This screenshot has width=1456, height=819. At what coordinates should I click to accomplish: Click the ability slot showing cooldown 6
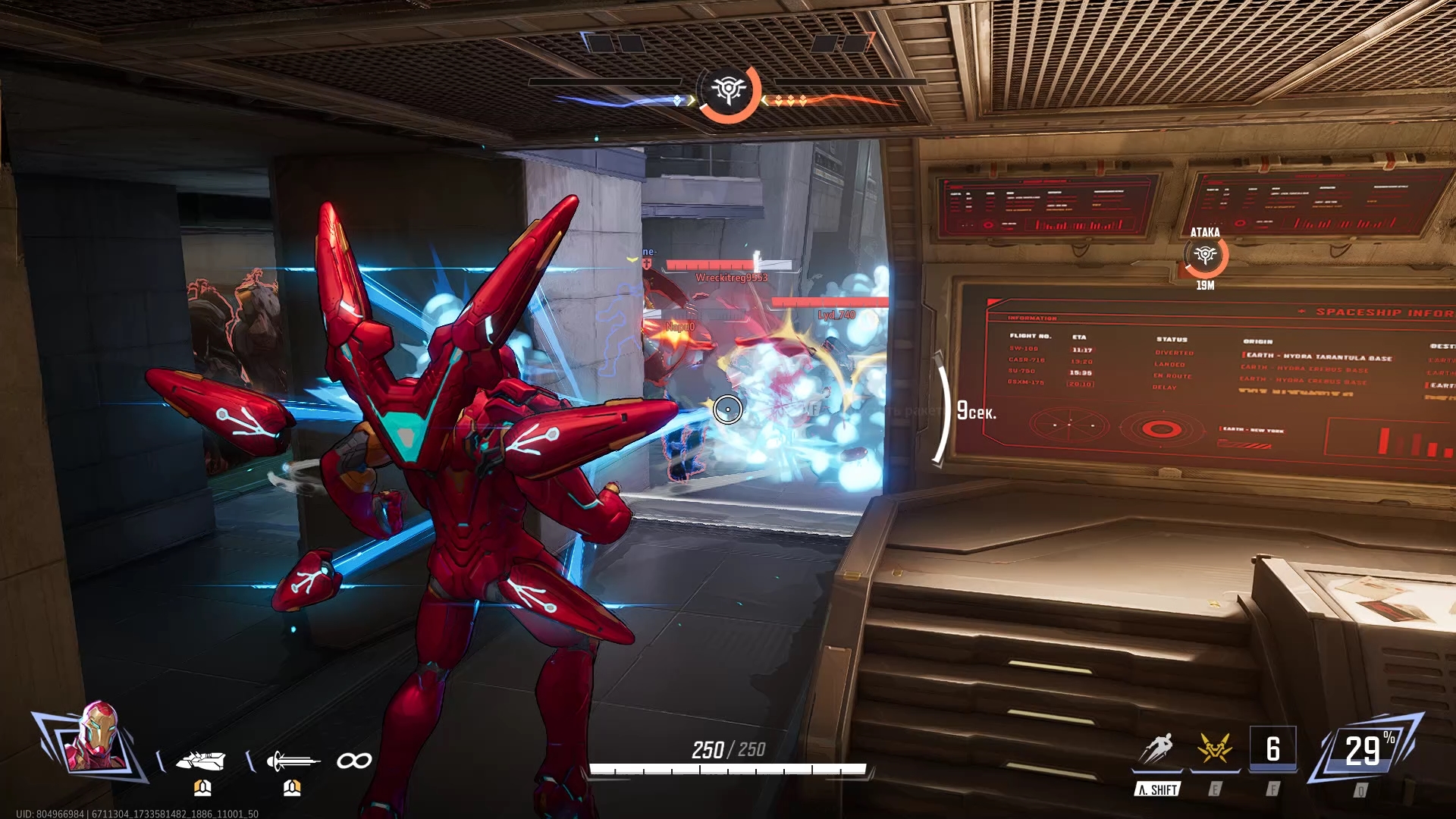coord(1272,750)
